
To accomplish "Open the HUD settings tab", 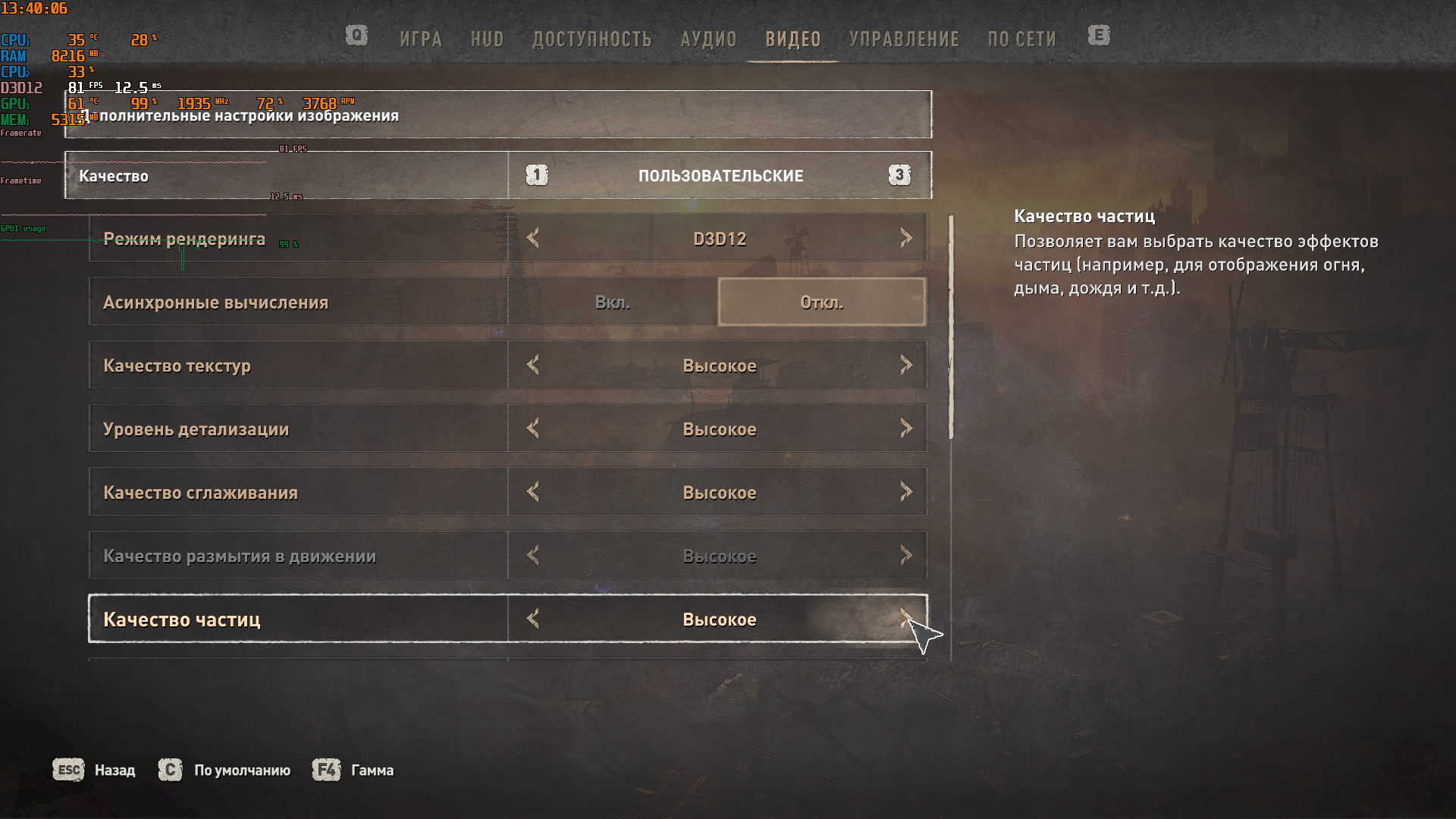I will [487, 39].
